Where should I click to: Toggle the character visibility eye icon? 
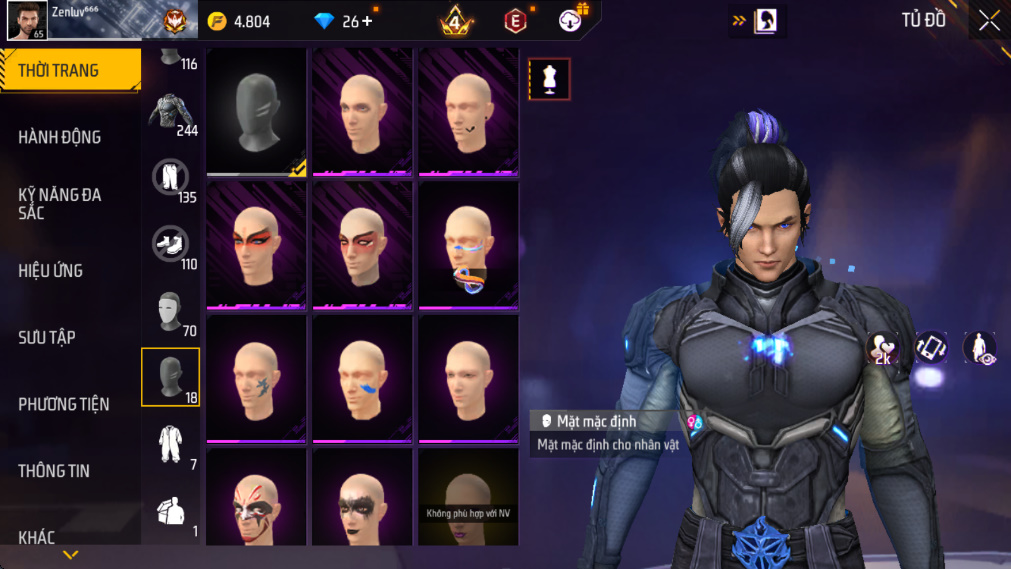tap(979, 347)
